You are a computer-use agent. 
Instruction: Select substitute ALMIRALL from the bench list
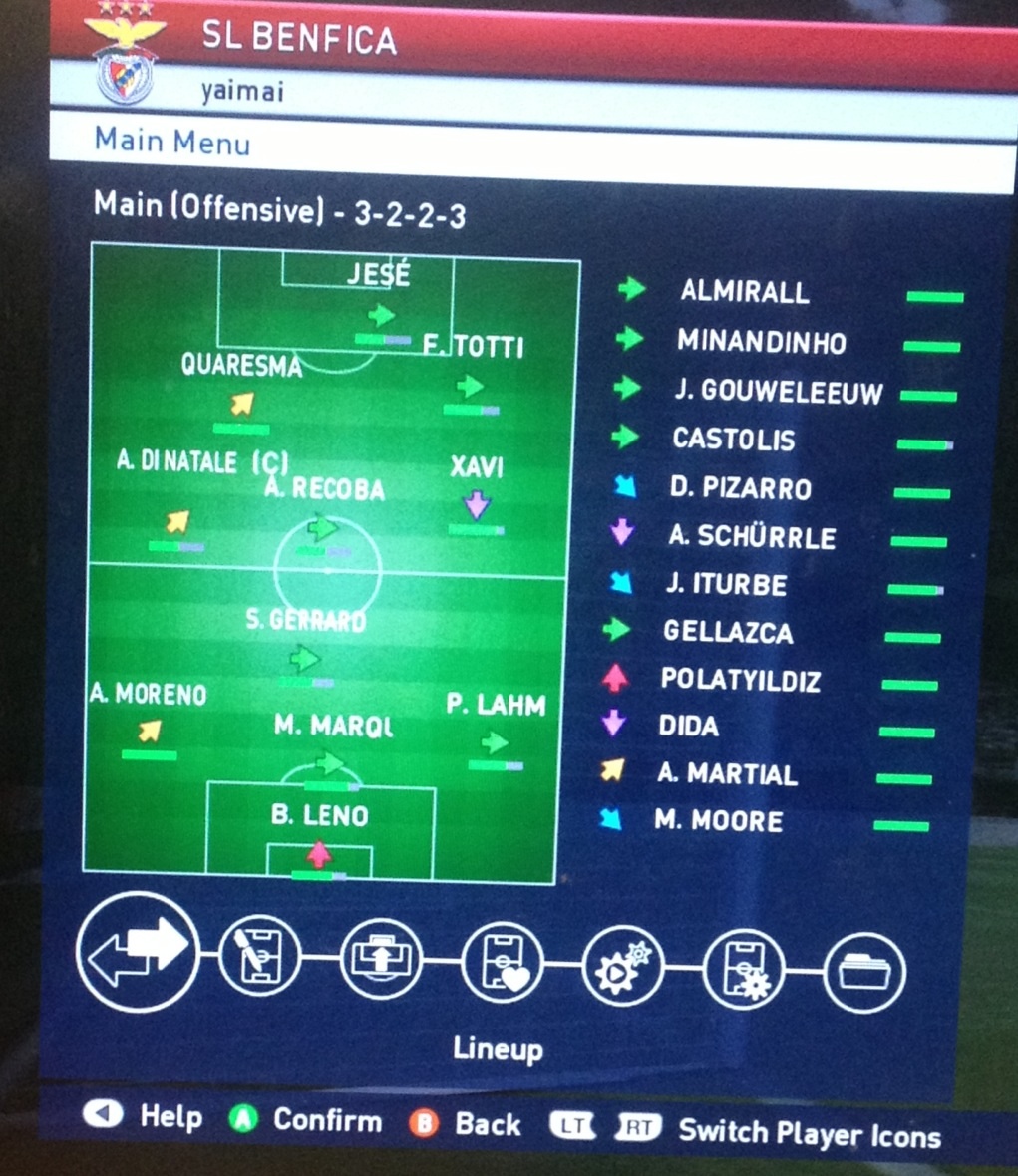(x=744, y=292)
